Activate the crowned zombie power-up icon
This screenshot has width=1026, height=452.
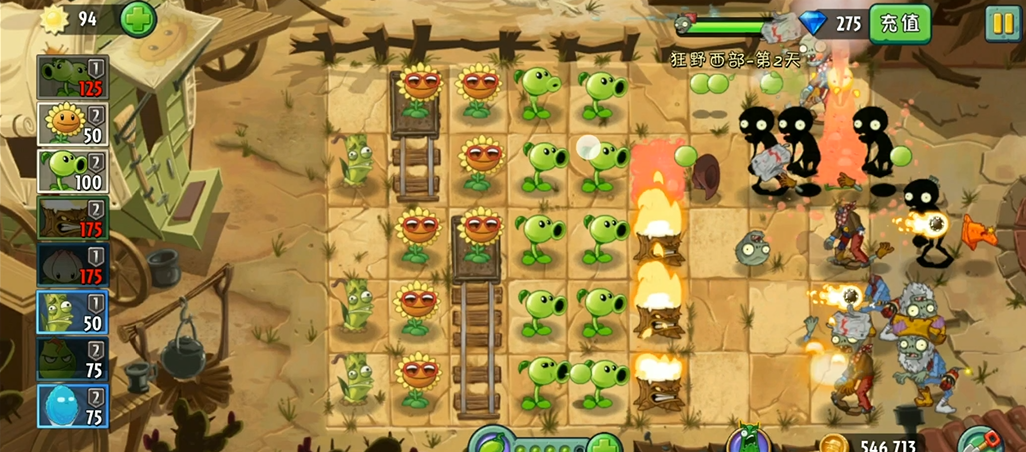(746, 440)
